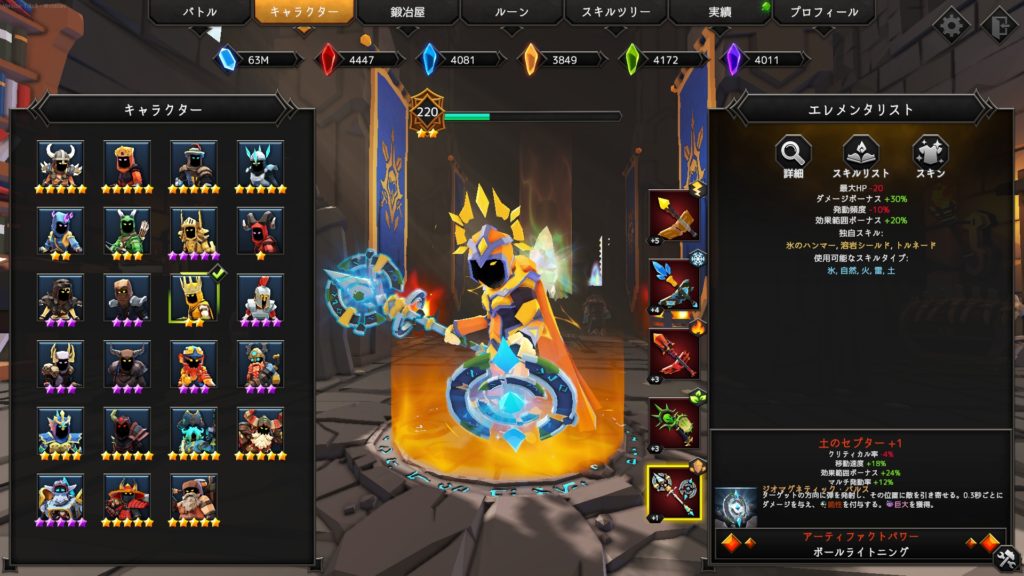1024x576 pixels.
Task: Open the スキルリスト button
Action: click(x=861, y=153)
